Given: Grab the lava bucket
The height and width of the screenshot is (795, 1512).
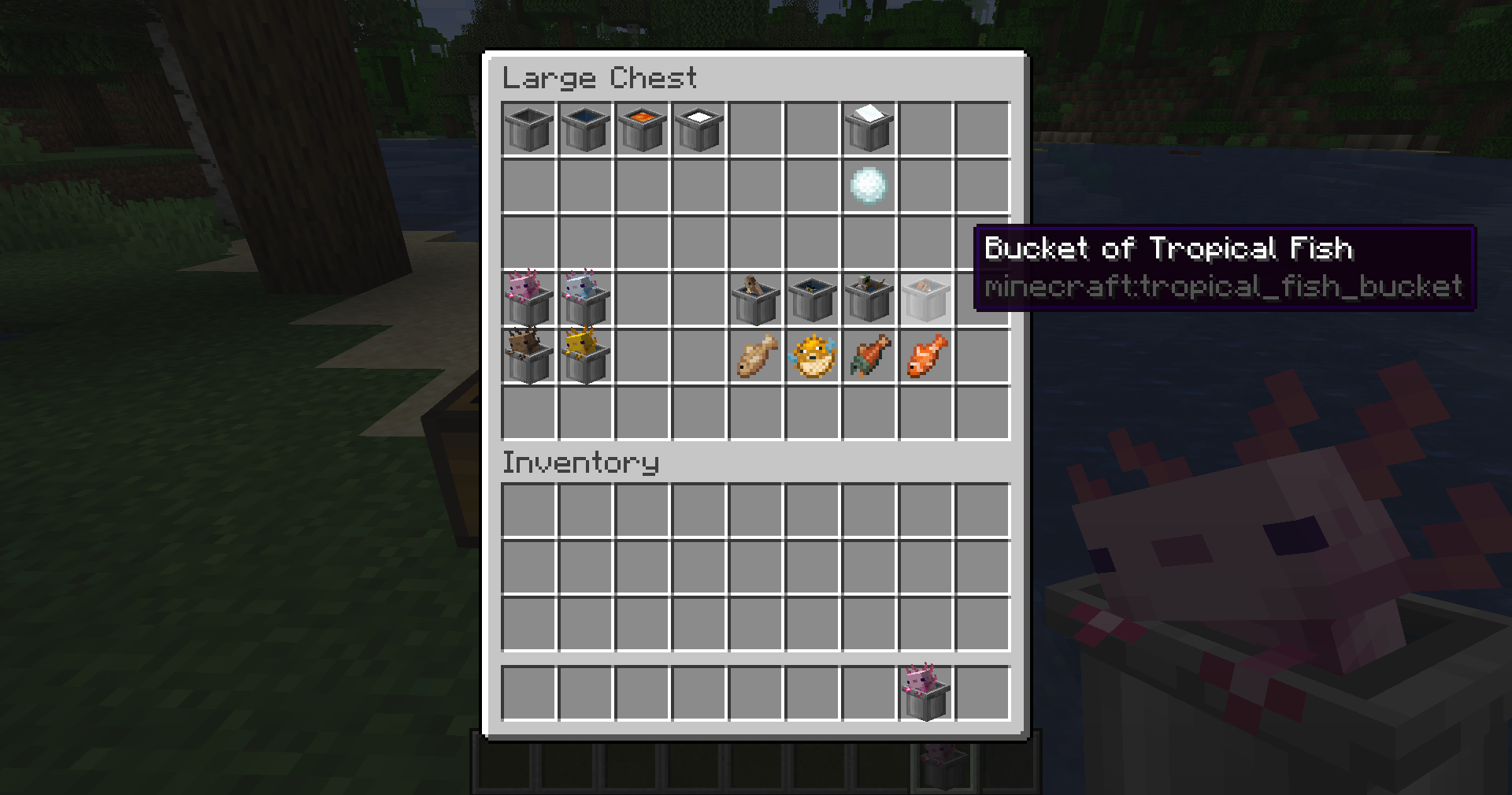Looking at the screenshot, I should tap(643, 129).
